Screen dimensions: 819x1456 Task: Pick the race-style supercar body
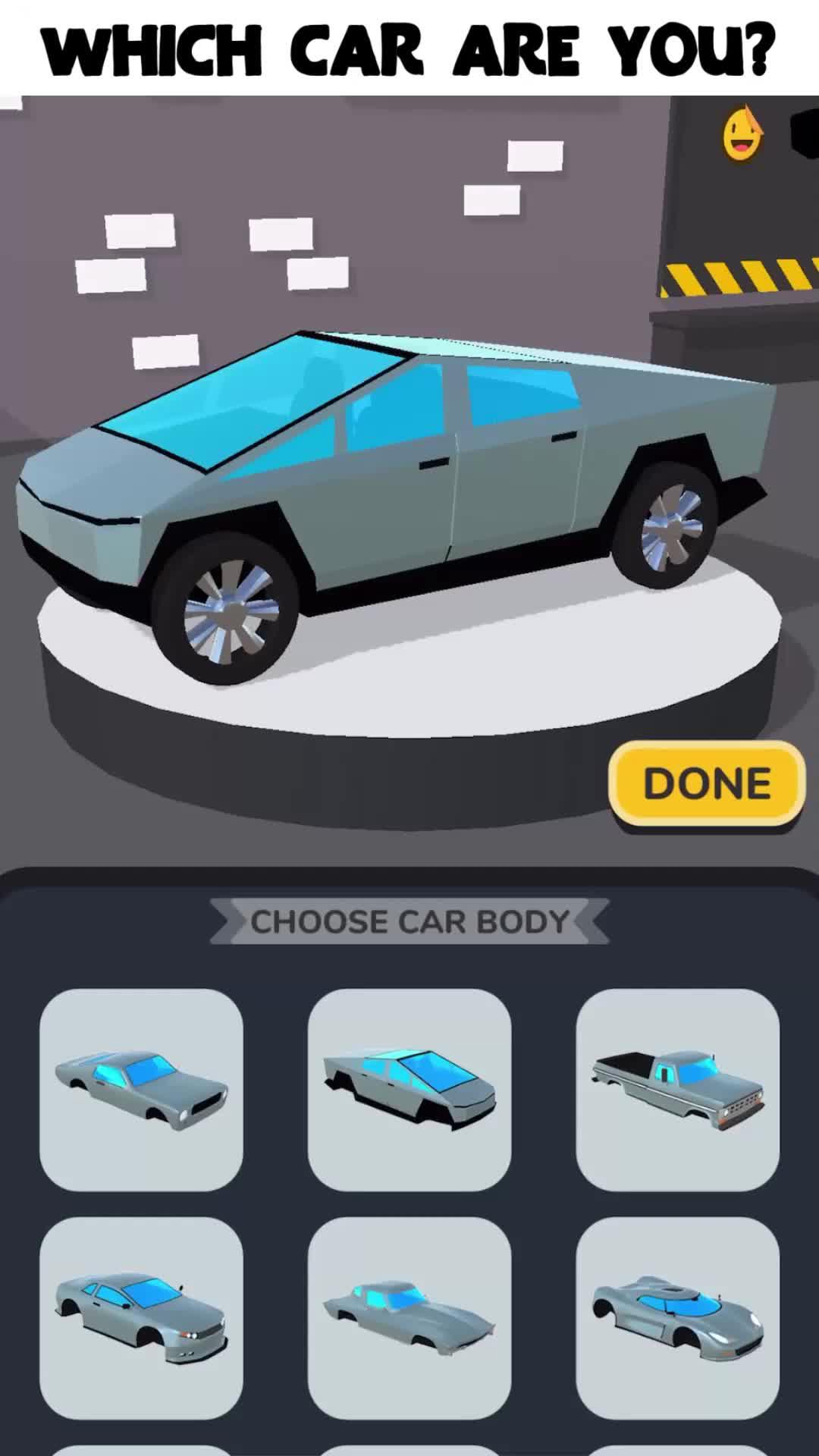[677, 1318]
